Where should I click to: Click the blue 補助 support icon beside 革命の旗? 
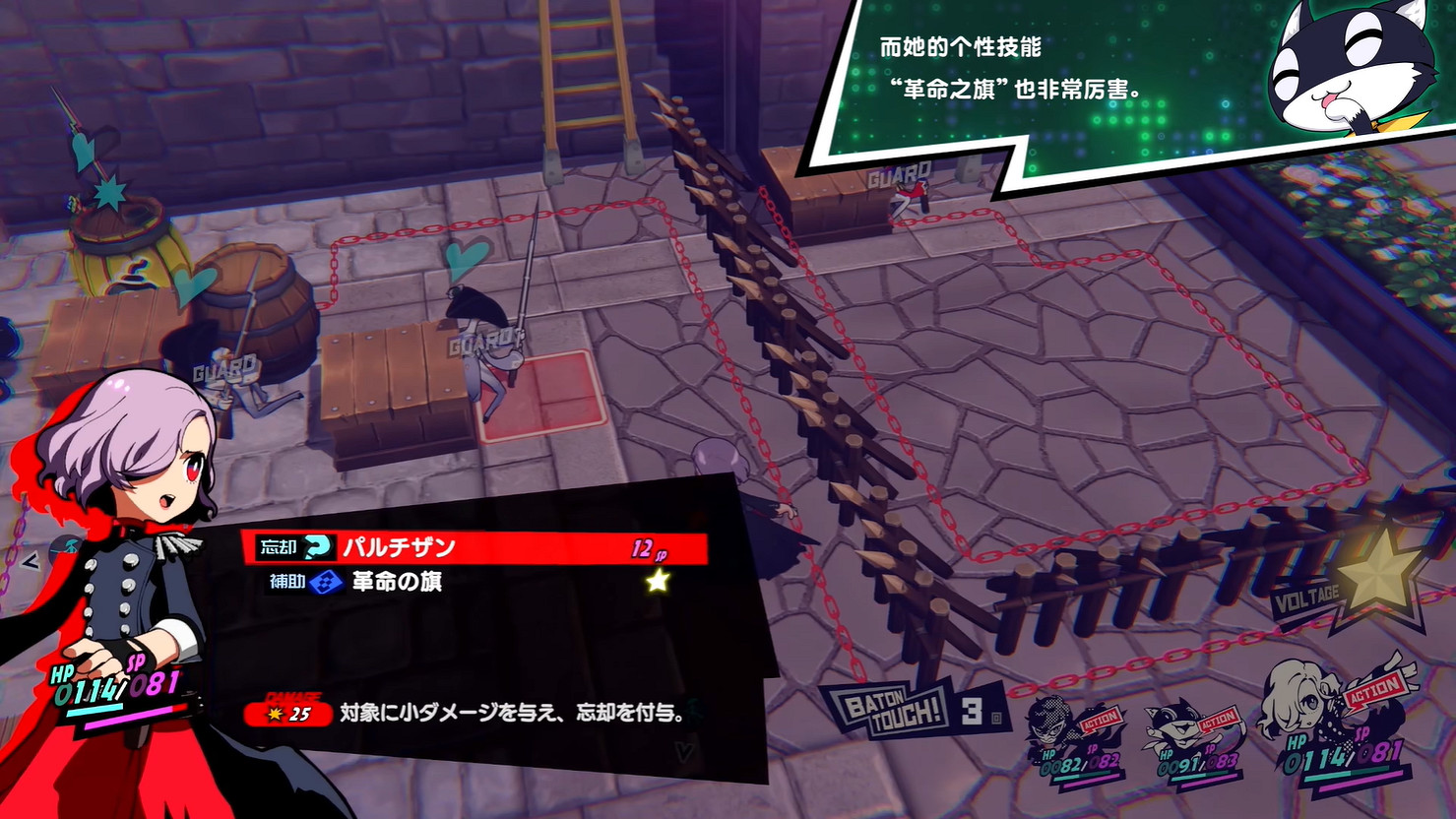click(x=323, y=581)
